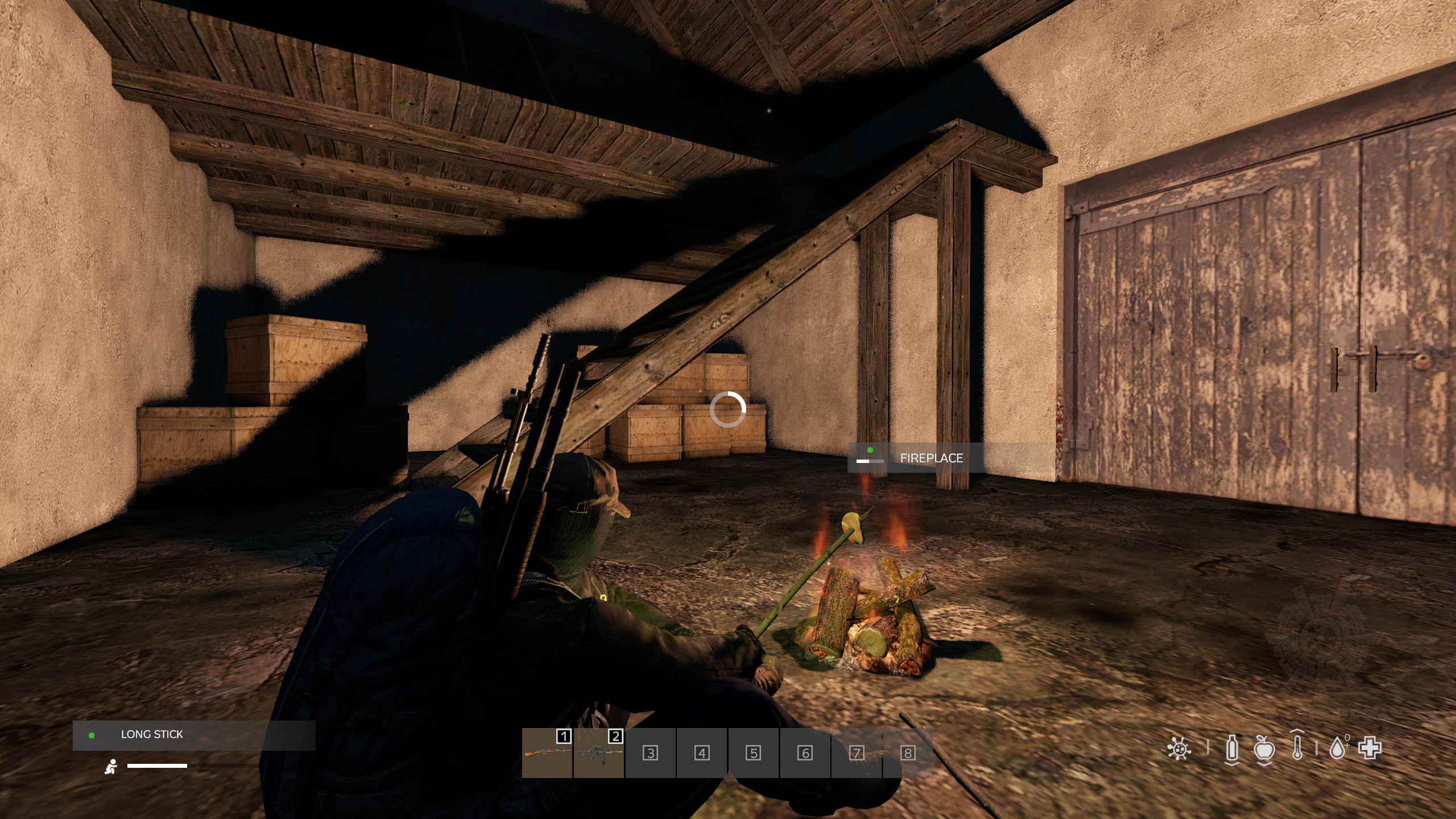
Task: Equip the scoped assault rifle in slot 2
Action: click(599, 753)
